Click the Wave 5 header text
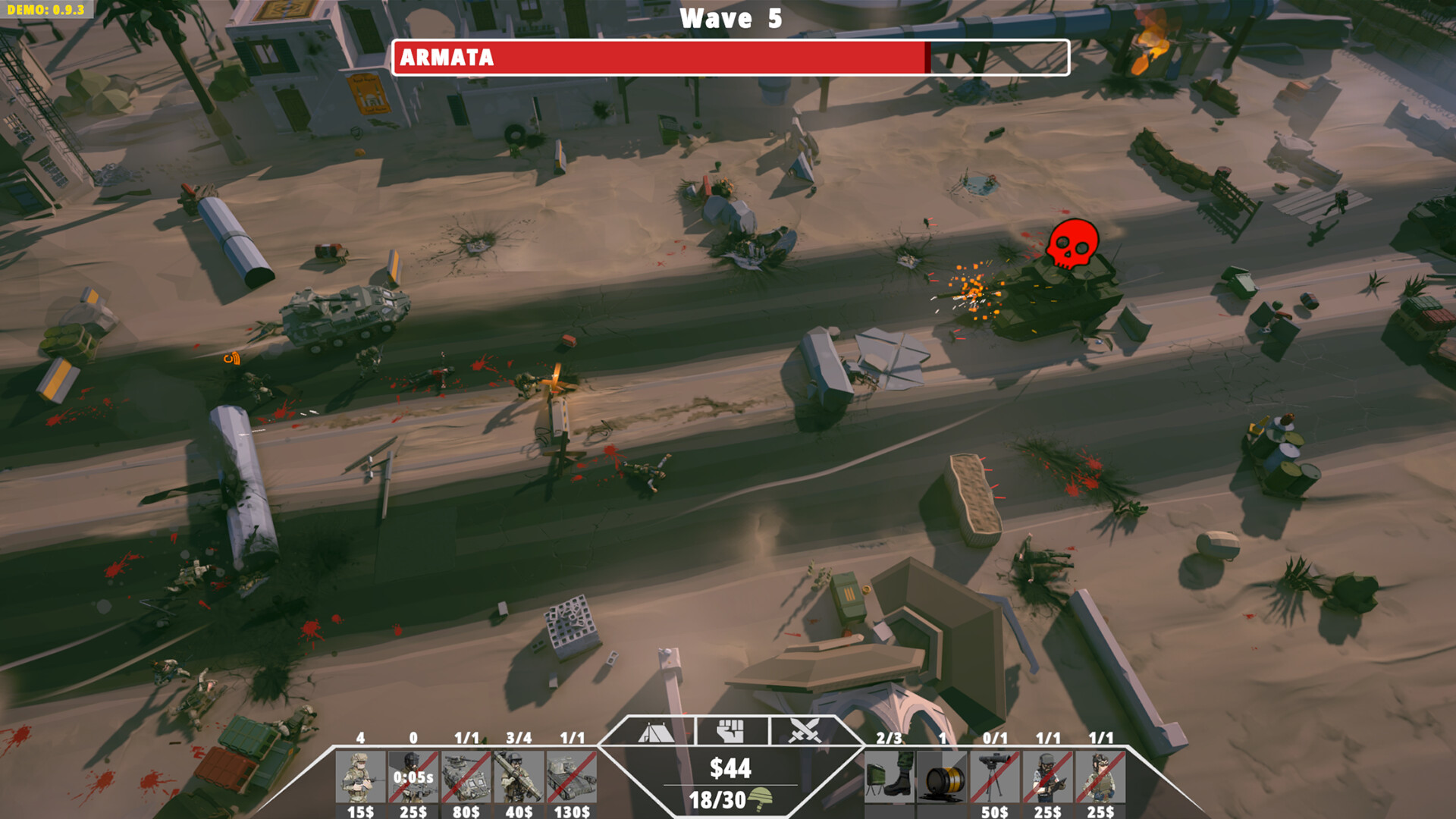Viewport: 1456px width, 819px height. [x=730, y=18]
